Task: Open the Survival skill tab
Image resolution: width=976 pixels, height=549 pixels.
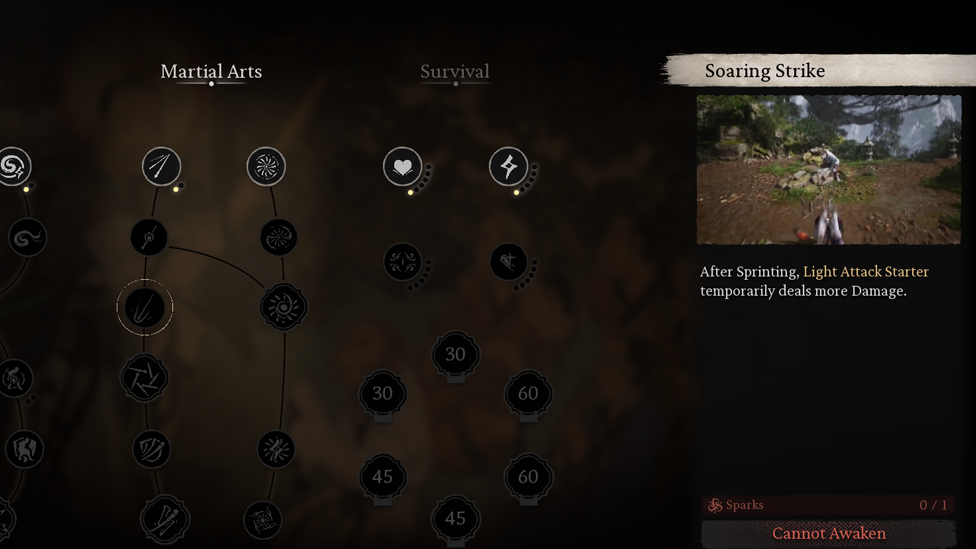Action: (455, 72)
